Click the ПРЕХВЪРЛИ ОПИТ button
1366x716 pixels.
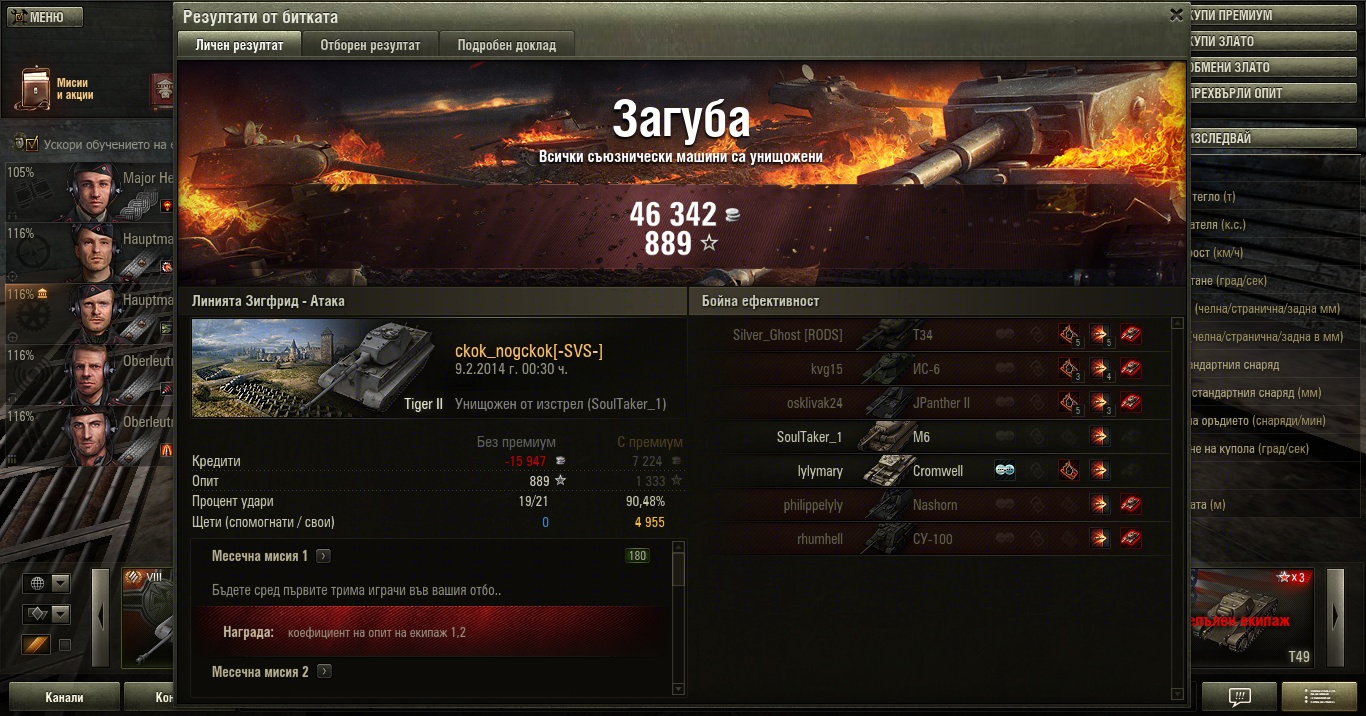[x=1268, y=94]
